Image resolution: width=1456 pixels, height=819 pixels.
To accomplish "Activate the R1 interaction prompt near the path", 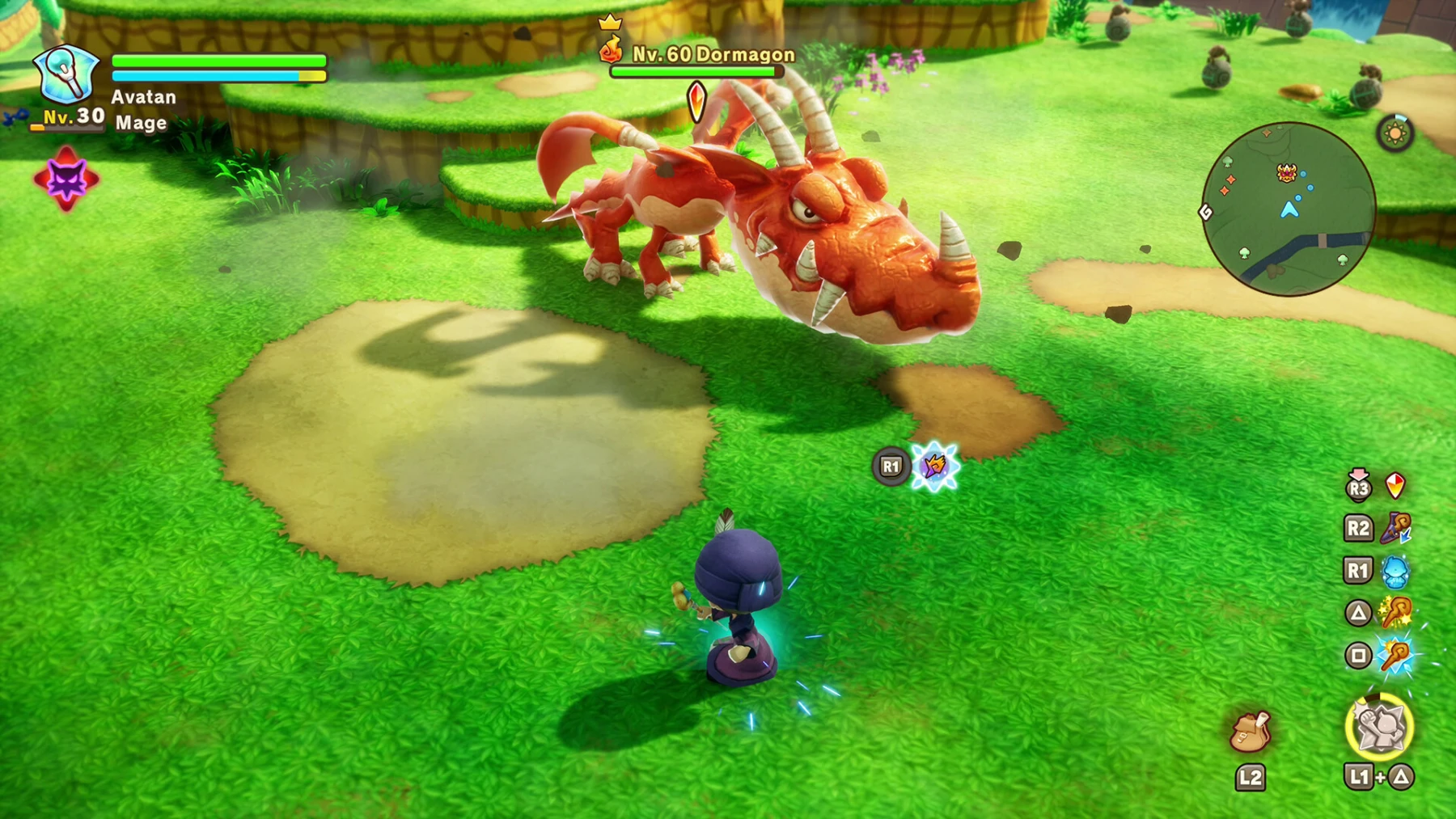I will 890,467.
